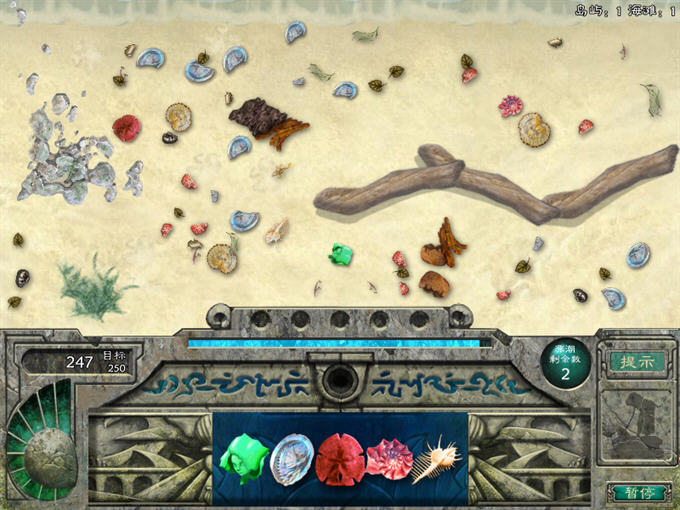
Task: Choose the silver abalone shell in the tray
Action: [x=291, y=460]
